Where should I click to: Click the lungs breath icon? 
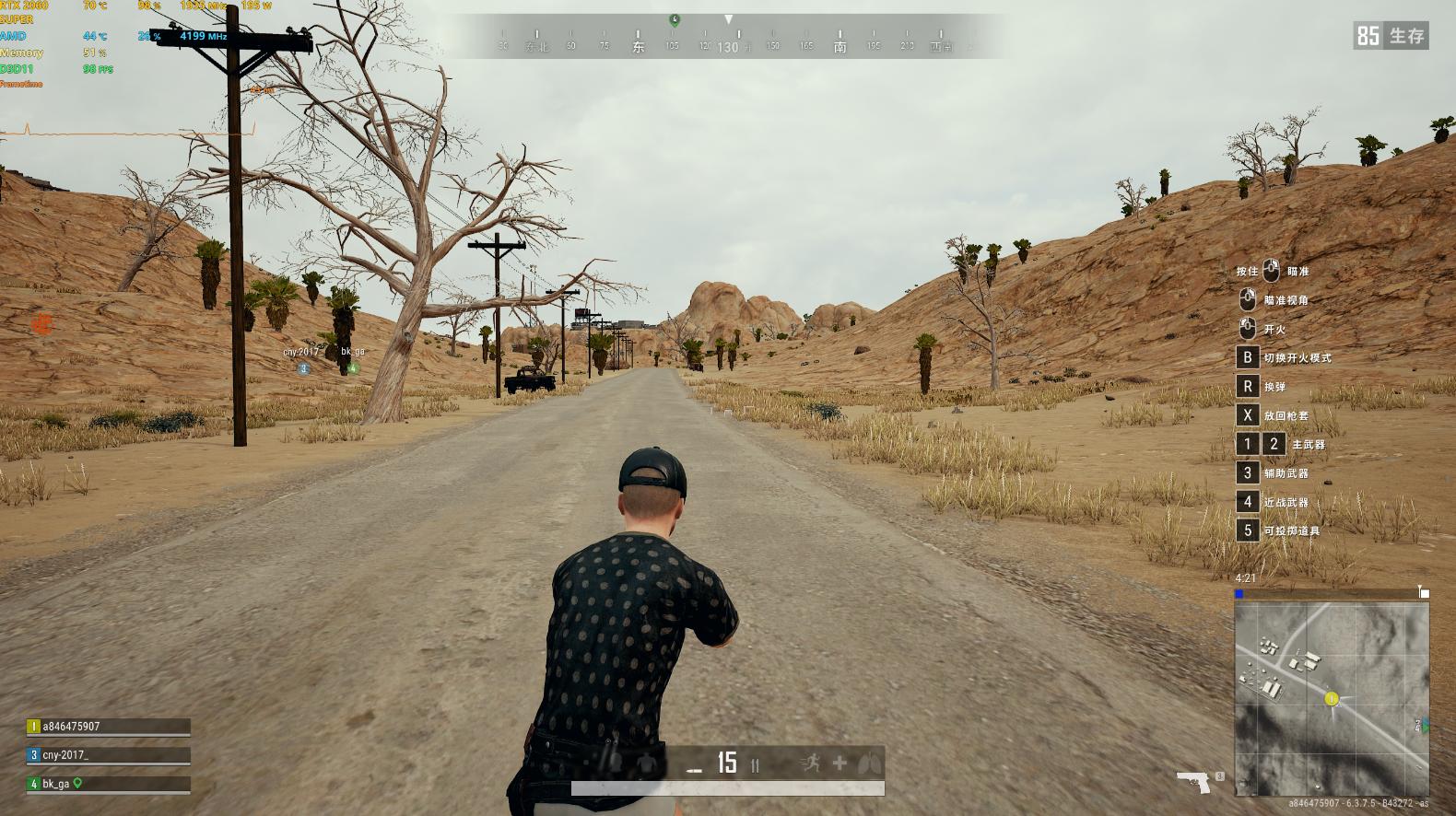coord(869,764)
